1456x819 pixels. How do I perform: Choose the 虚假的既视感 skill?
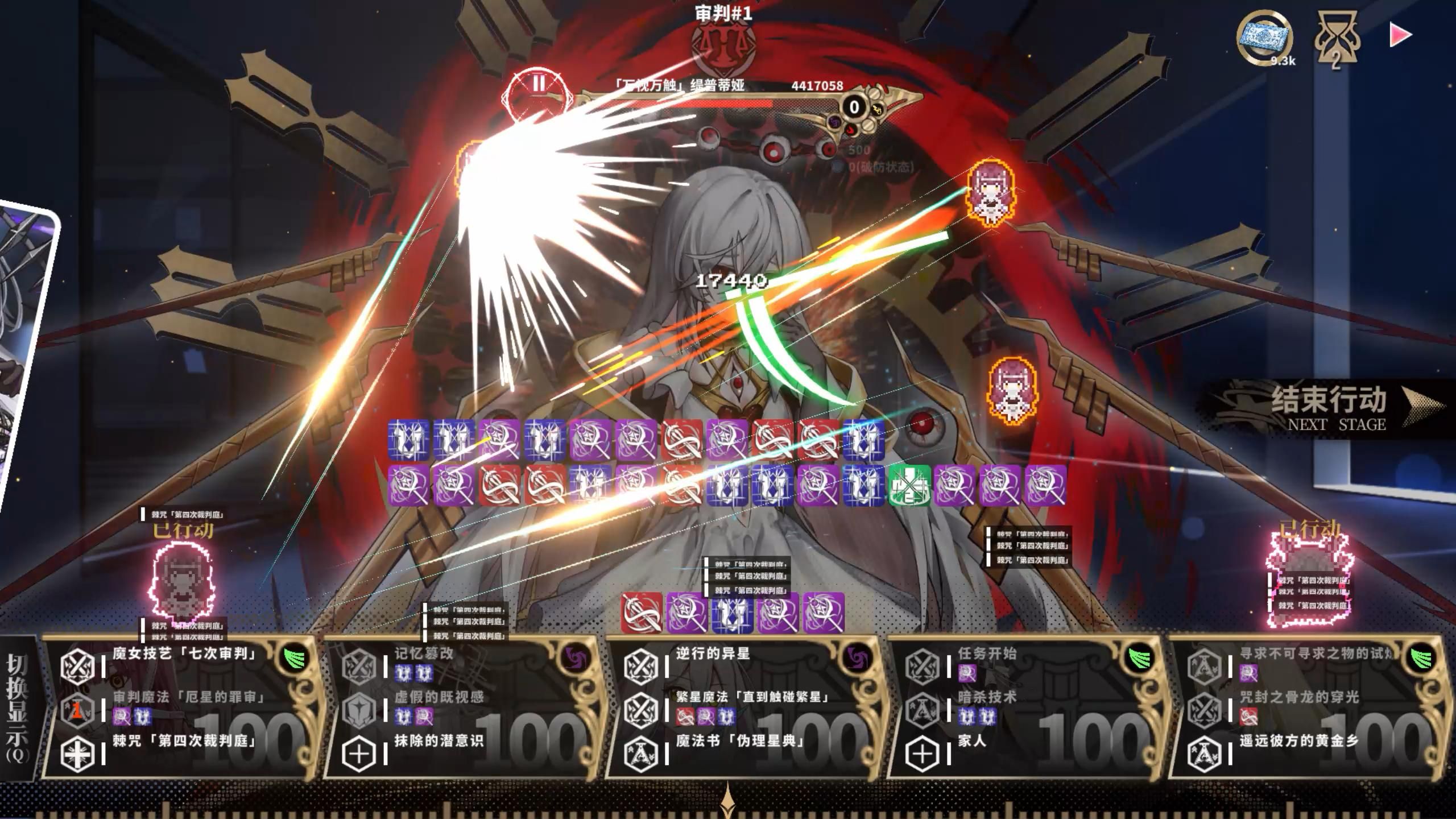(438, 697)
